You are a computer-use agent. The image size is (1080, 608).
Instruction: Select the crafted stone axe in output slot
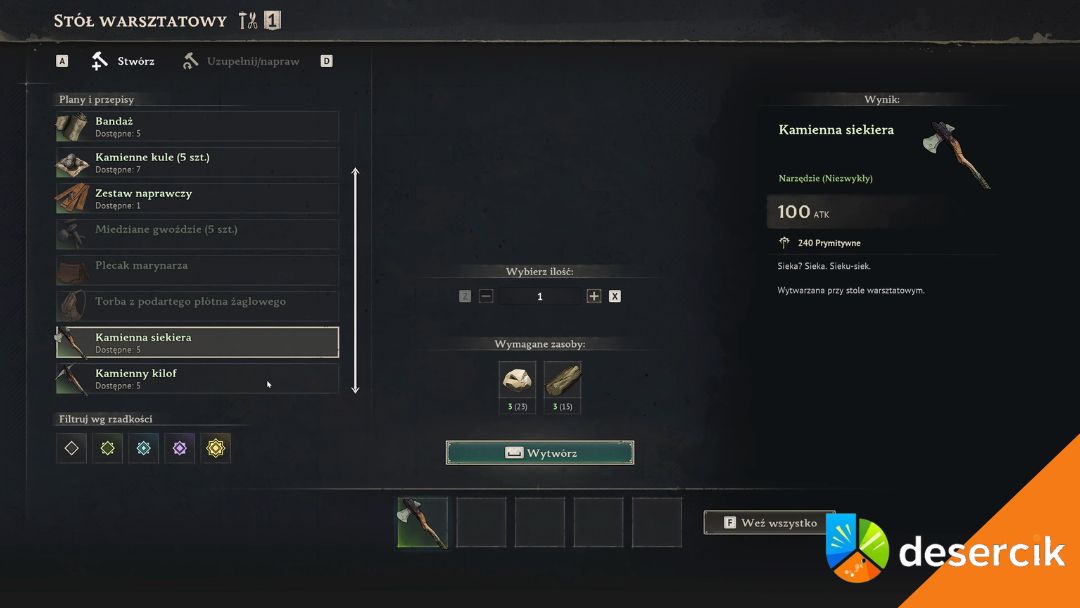(x=423, y=522)
